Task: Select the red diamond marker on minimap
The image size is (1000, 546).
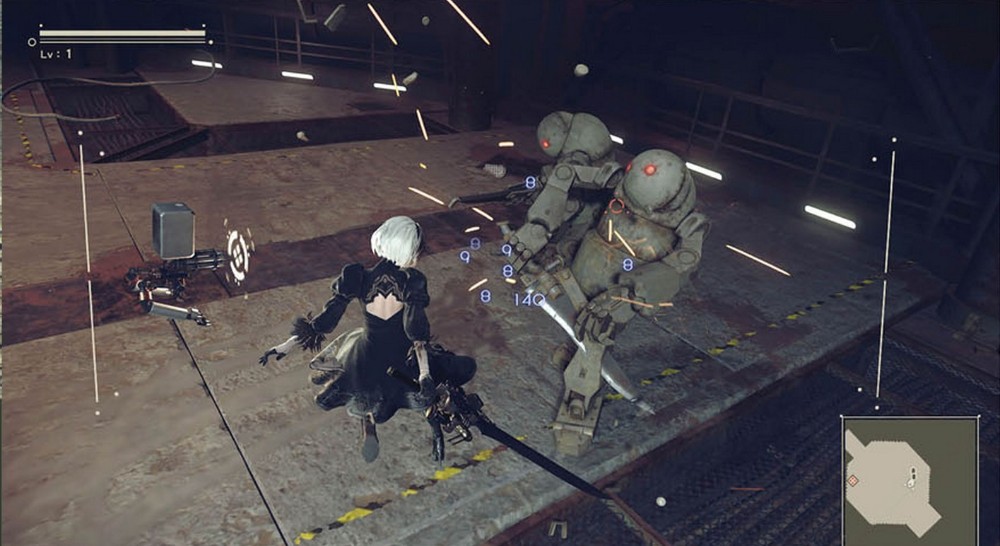Action: coord(853,481)
